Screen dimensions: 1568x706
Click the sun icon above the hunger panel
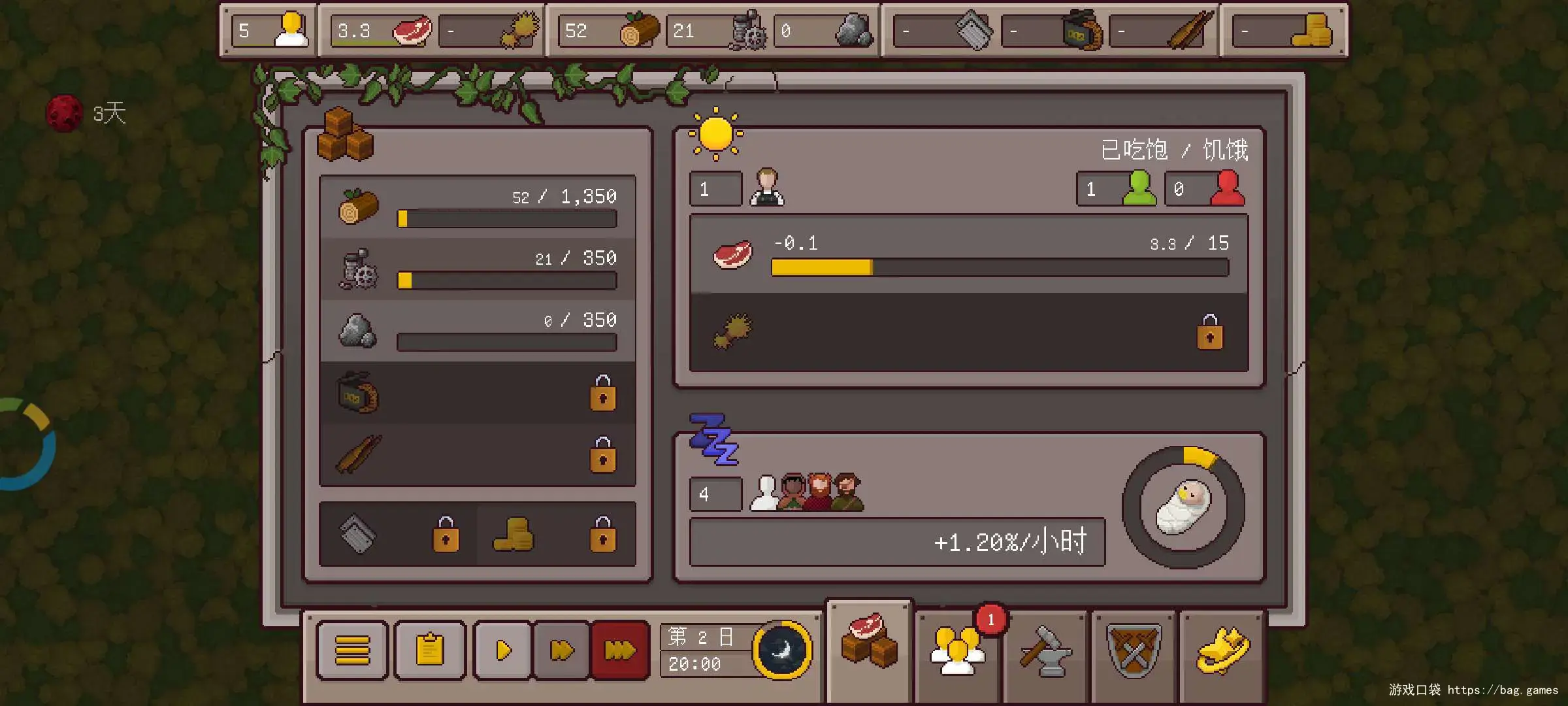715,134
